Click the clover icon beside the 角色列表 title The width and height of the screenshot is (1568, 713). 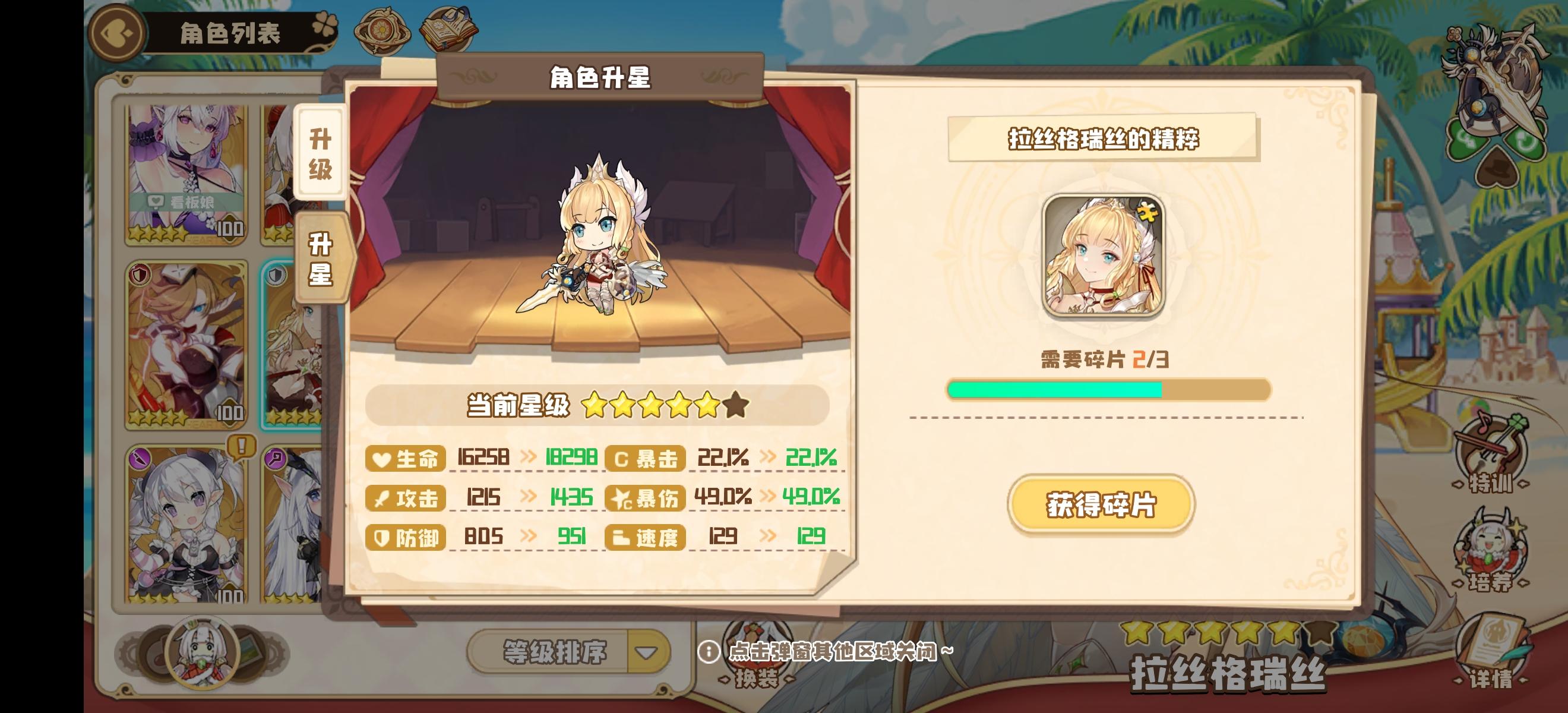[326, 23]
